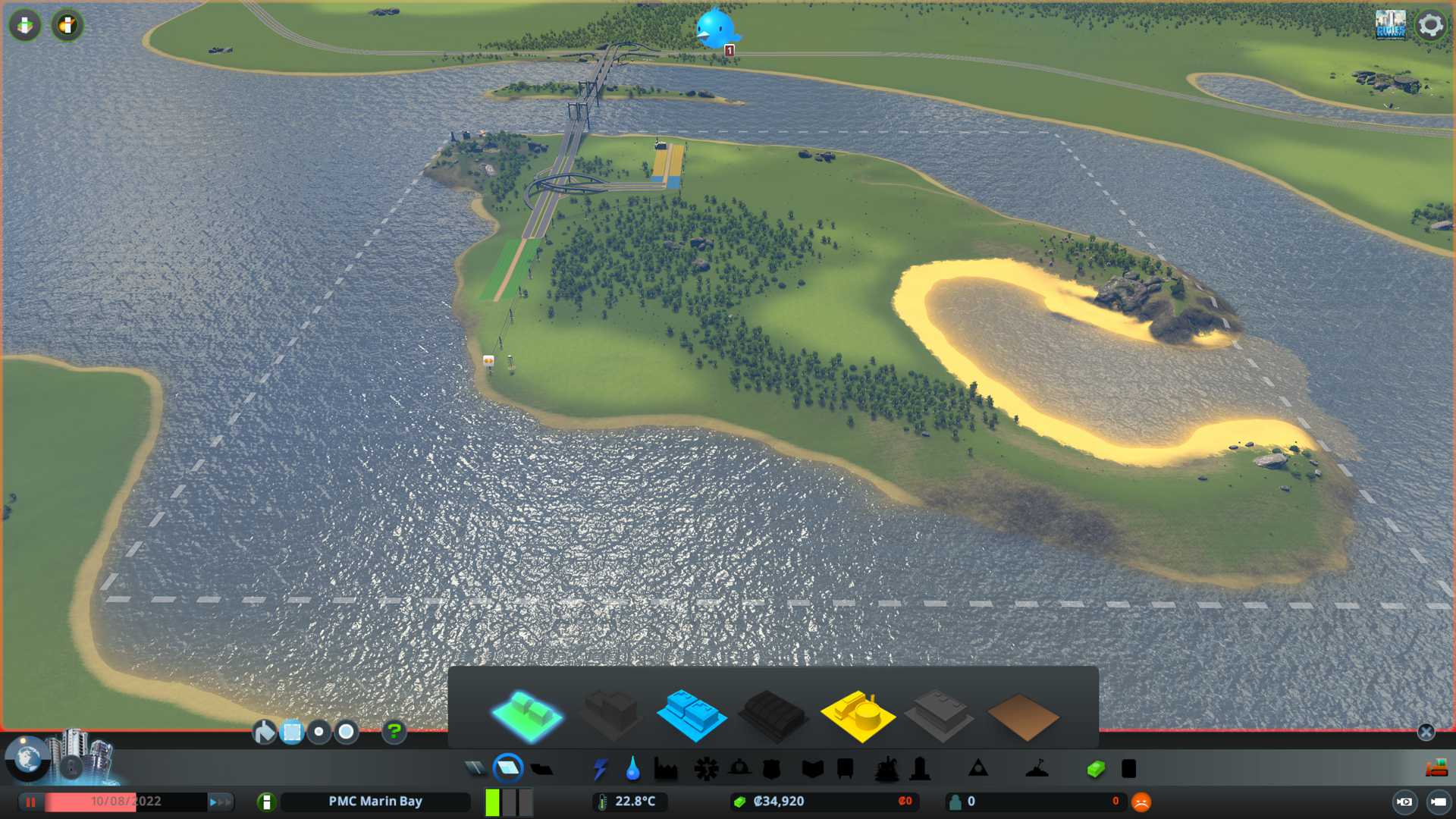Select the fill zoning tool
The height and width of the screenshot is (819, 1456).
pyautogui.click(x=264, y=732)
